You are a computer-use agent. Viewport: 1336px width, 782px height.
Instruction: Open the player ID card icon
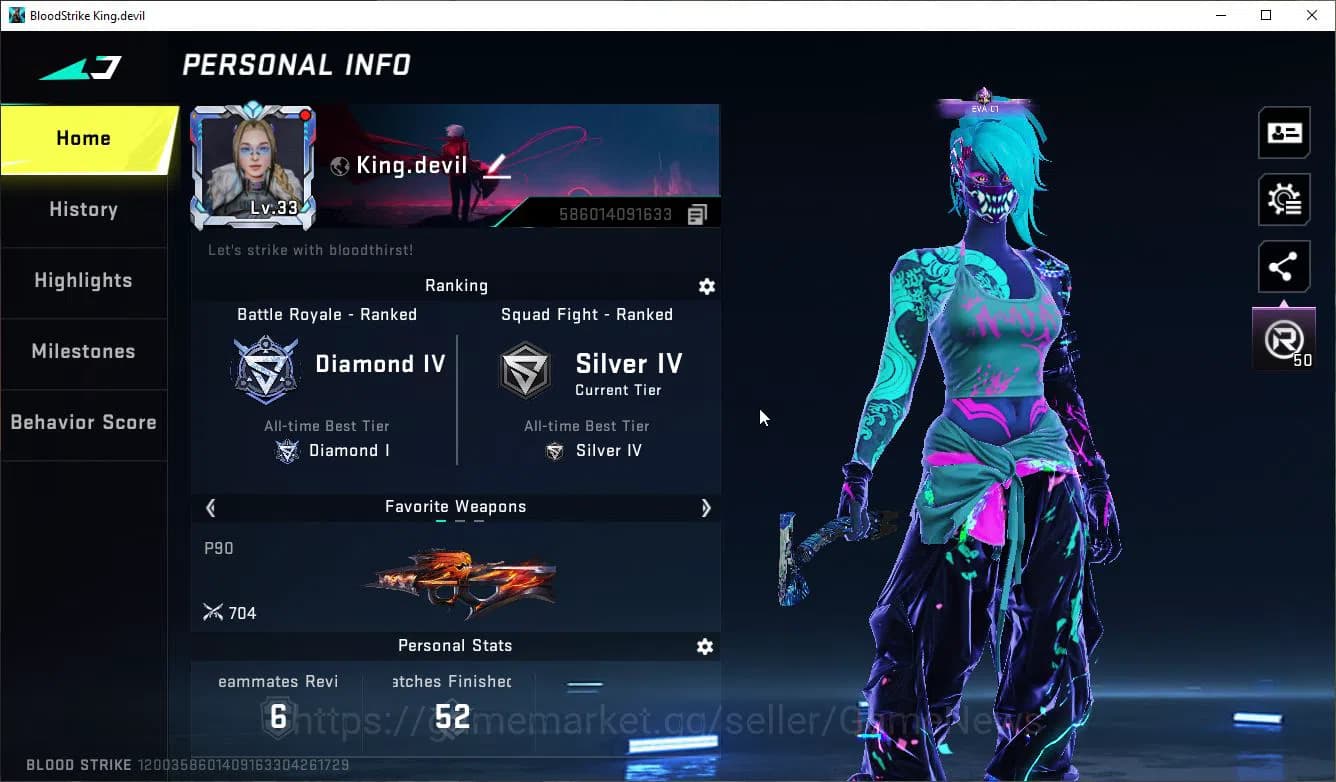[1284, 131]
